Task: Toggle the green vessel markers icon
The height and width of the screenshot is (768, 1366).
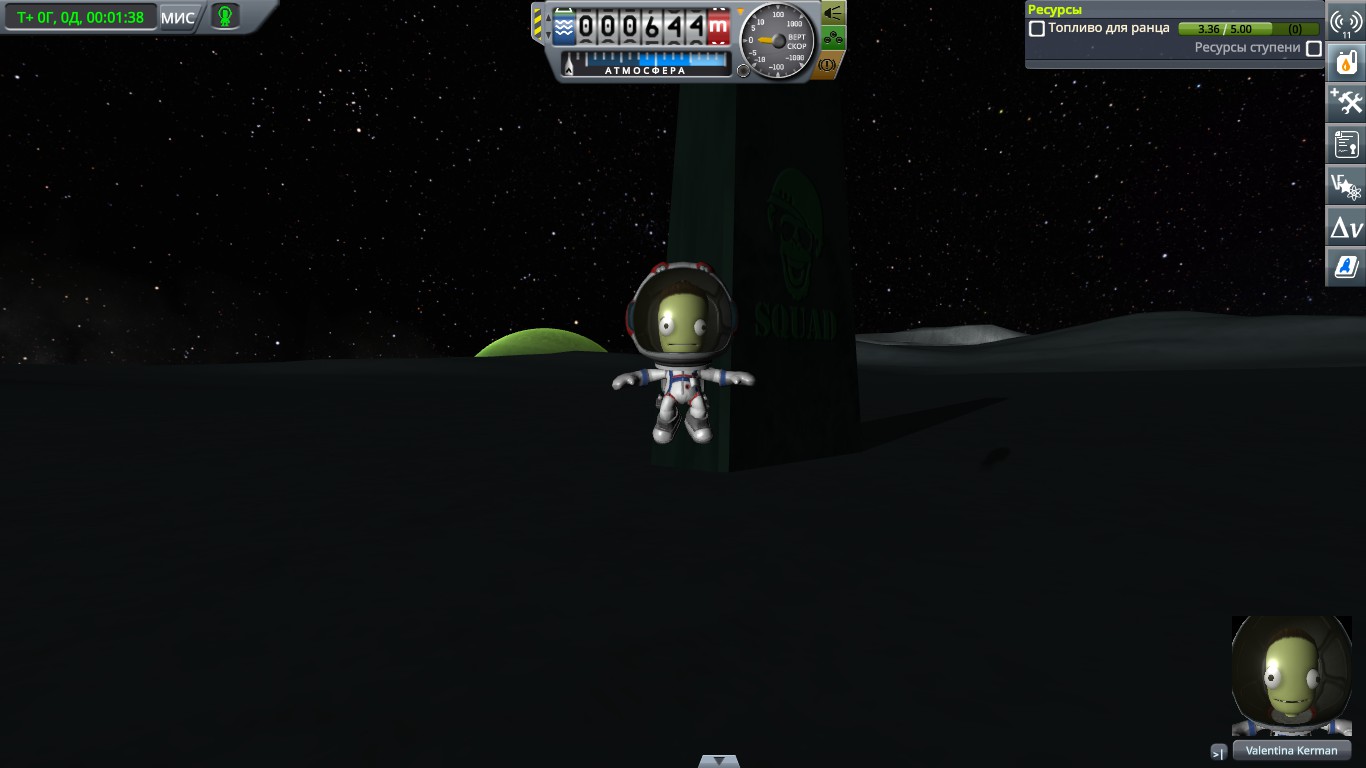Action: (833, 37)
